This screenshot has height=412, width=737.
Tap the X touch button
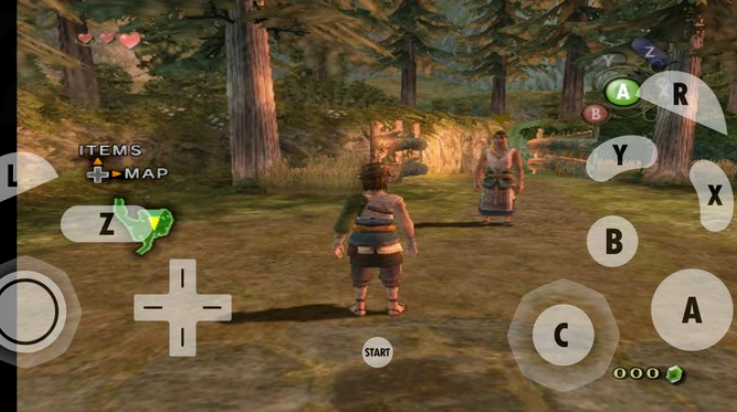tap(712, 195)
